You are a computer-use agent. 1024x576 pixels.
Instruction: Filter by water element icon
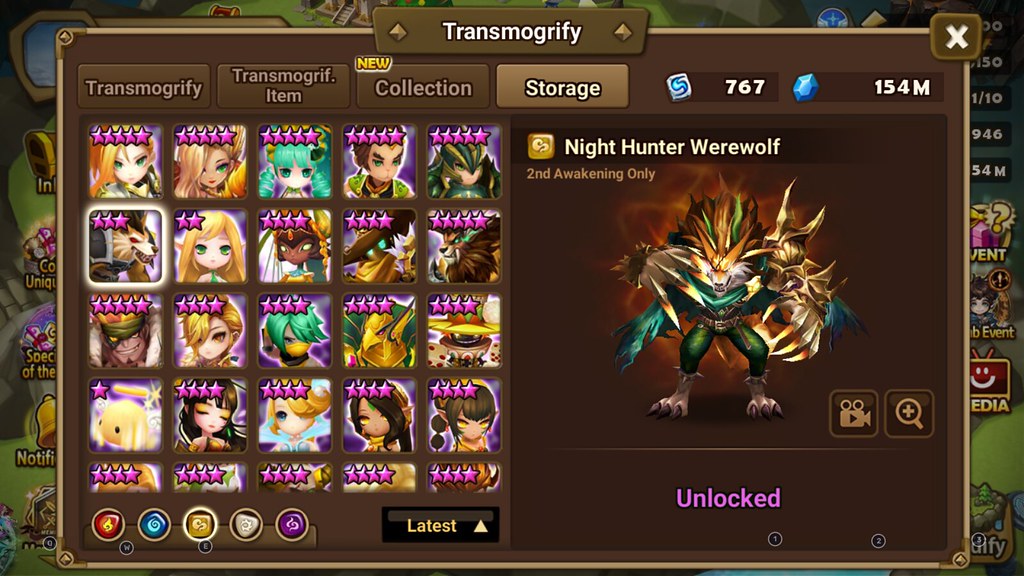(x=154, y=524)
